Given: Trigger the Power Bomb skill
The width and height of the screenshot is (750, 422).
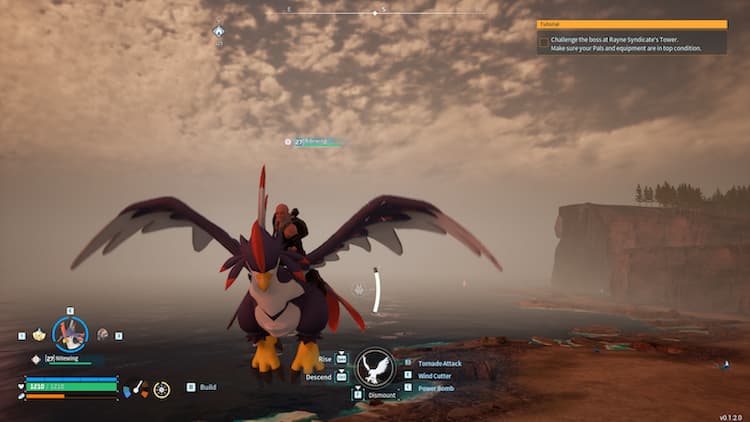Looking at the screenshot, I should pyautogui.click(x=437, y=387).
